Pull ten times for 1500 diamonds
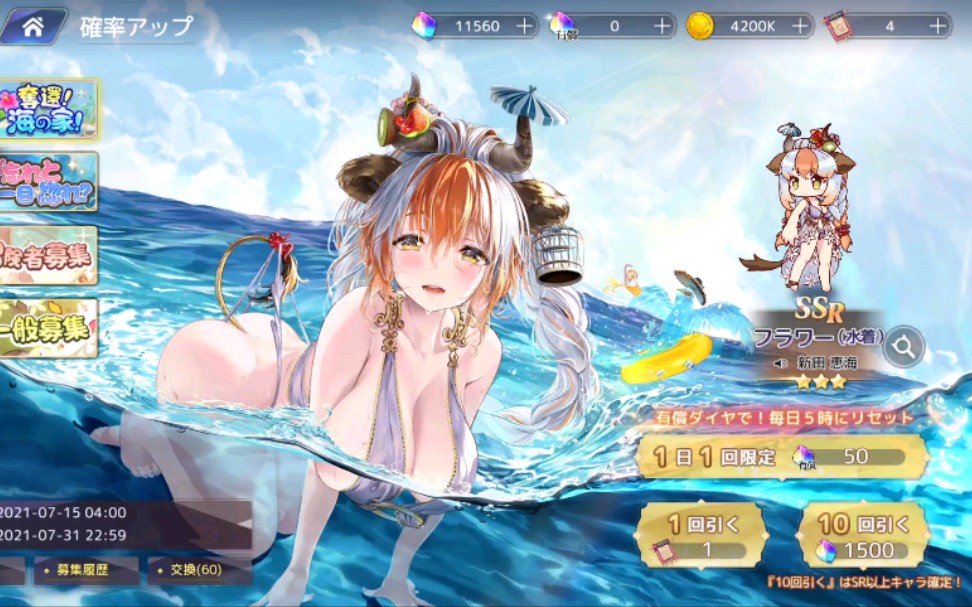972x607 pixels. (x=862, y=536)
